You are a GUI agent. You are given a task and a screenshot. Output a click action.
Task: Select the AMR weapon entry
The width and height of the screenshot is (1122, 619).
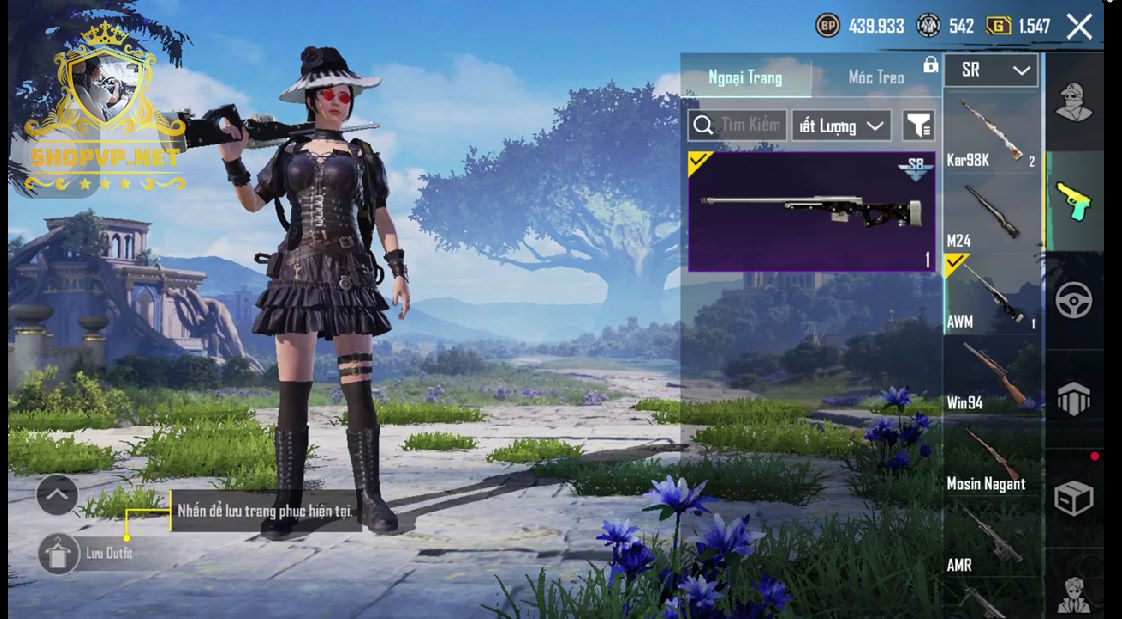[992, 539]
